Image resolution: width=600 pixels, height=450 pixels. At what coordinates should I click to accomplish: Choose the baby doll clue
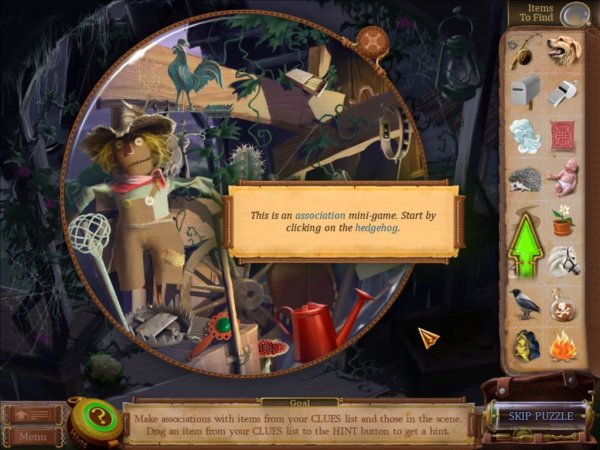click(x=563, y=177)
